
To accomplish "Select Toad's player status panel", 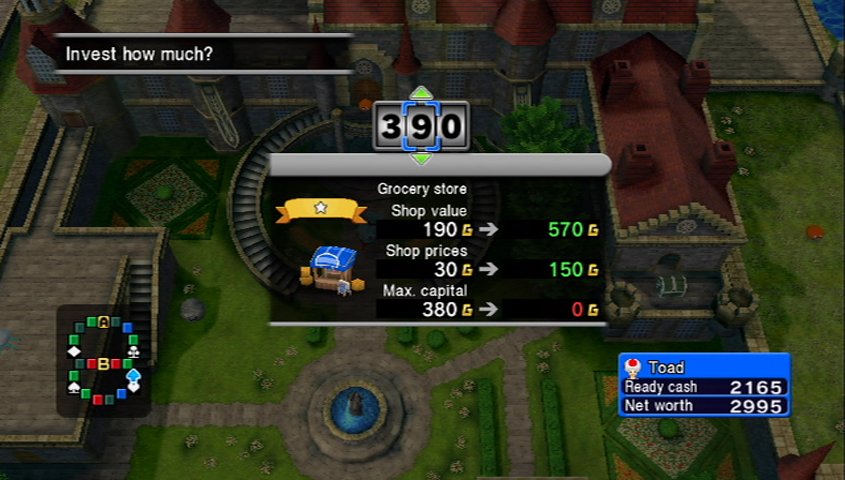I will [x=704, y=385].
